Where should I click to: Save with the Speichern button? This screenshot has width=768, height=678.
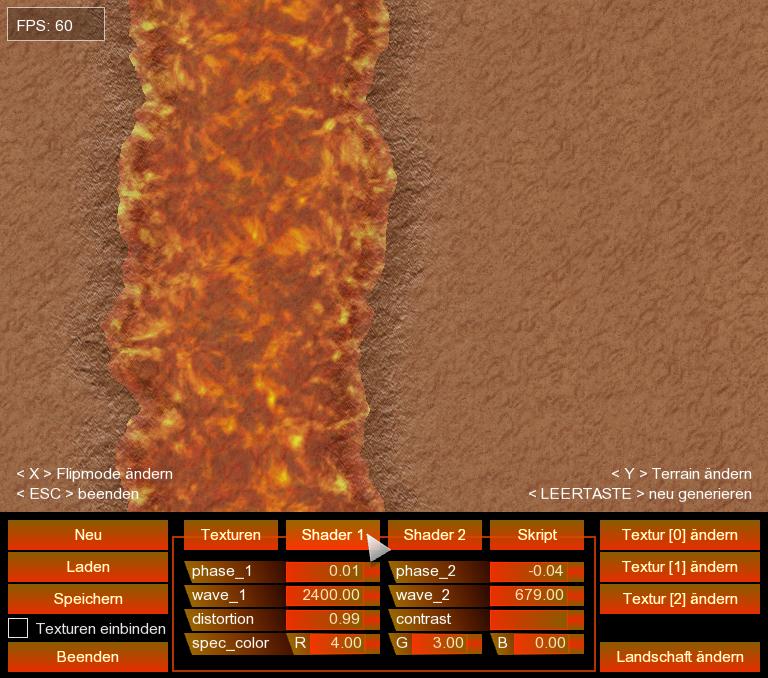(88, 599)
